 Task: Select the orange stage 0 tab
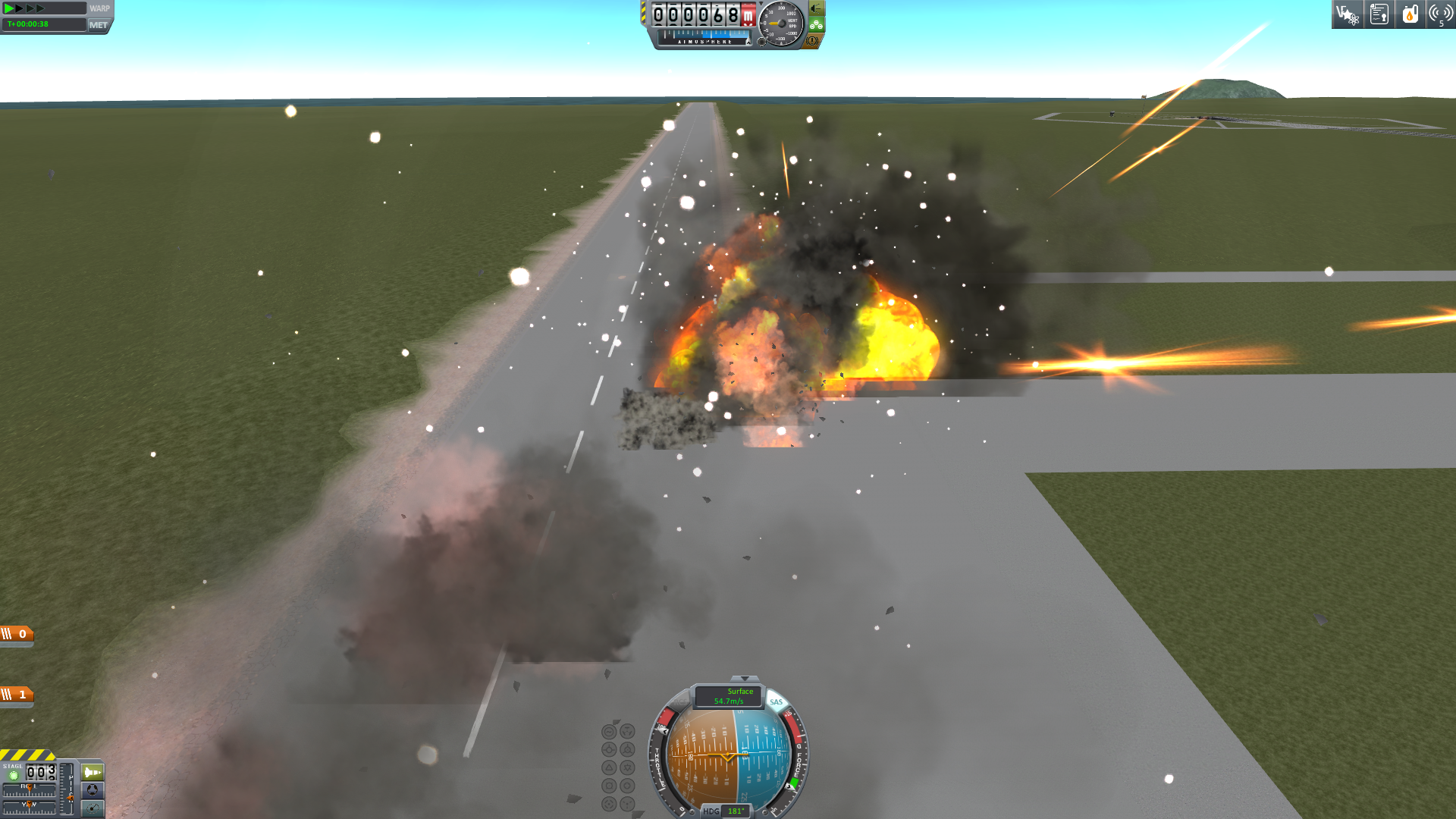click(16, 634)
